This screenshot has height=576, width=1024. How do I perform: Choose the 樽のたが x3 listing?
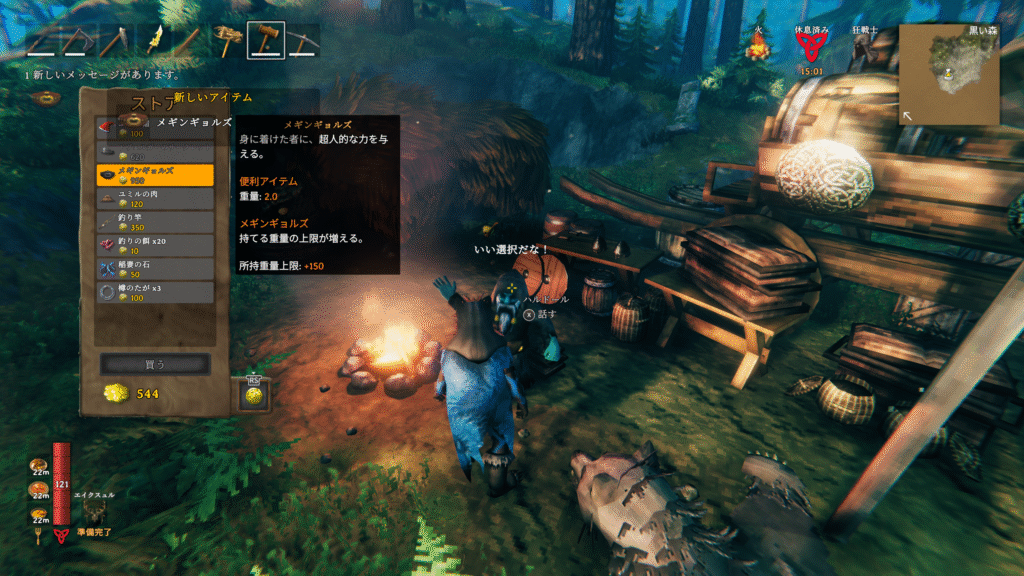pyautogui.click(x=155, y=292)
